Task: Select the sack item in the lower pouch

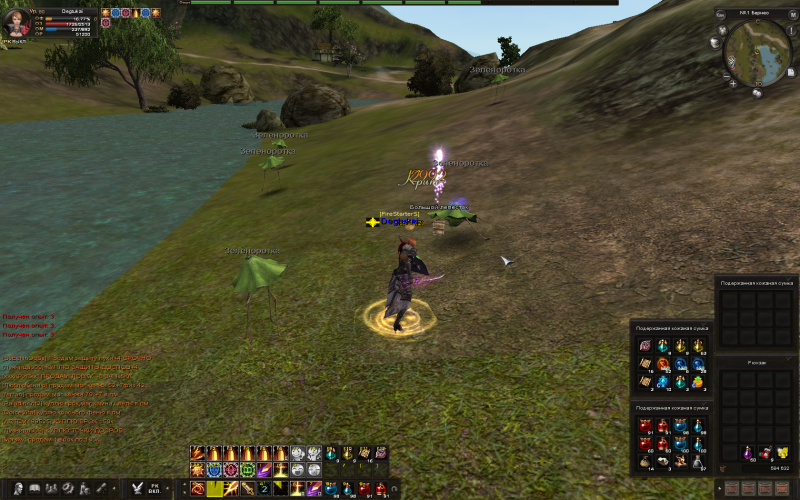Action: click(x=643, y=462)
